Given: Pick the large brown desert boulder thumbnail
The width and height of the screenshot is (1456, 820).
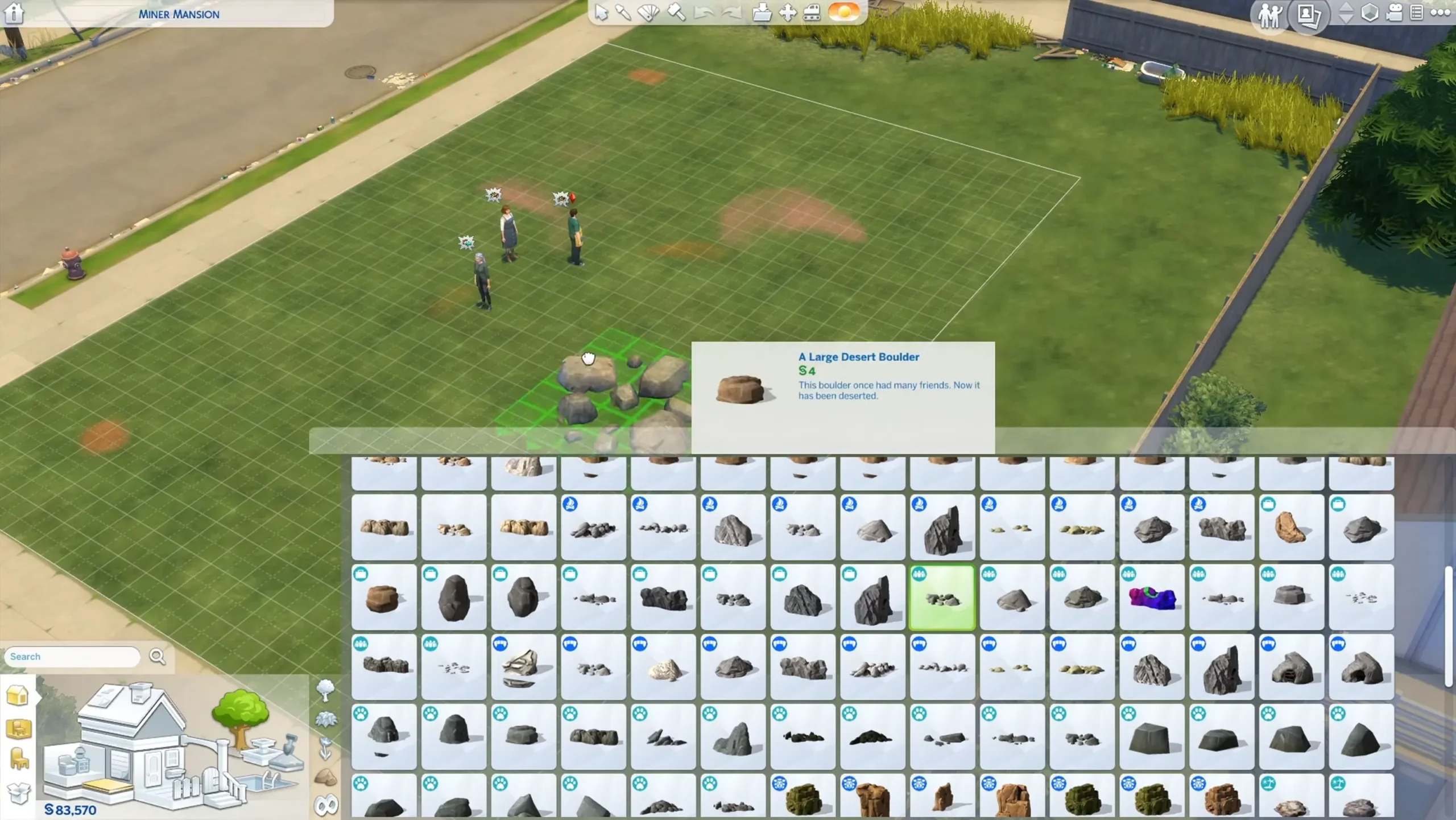Looking at the screenshot, I should pyautogui.click(x=383, y=598).
